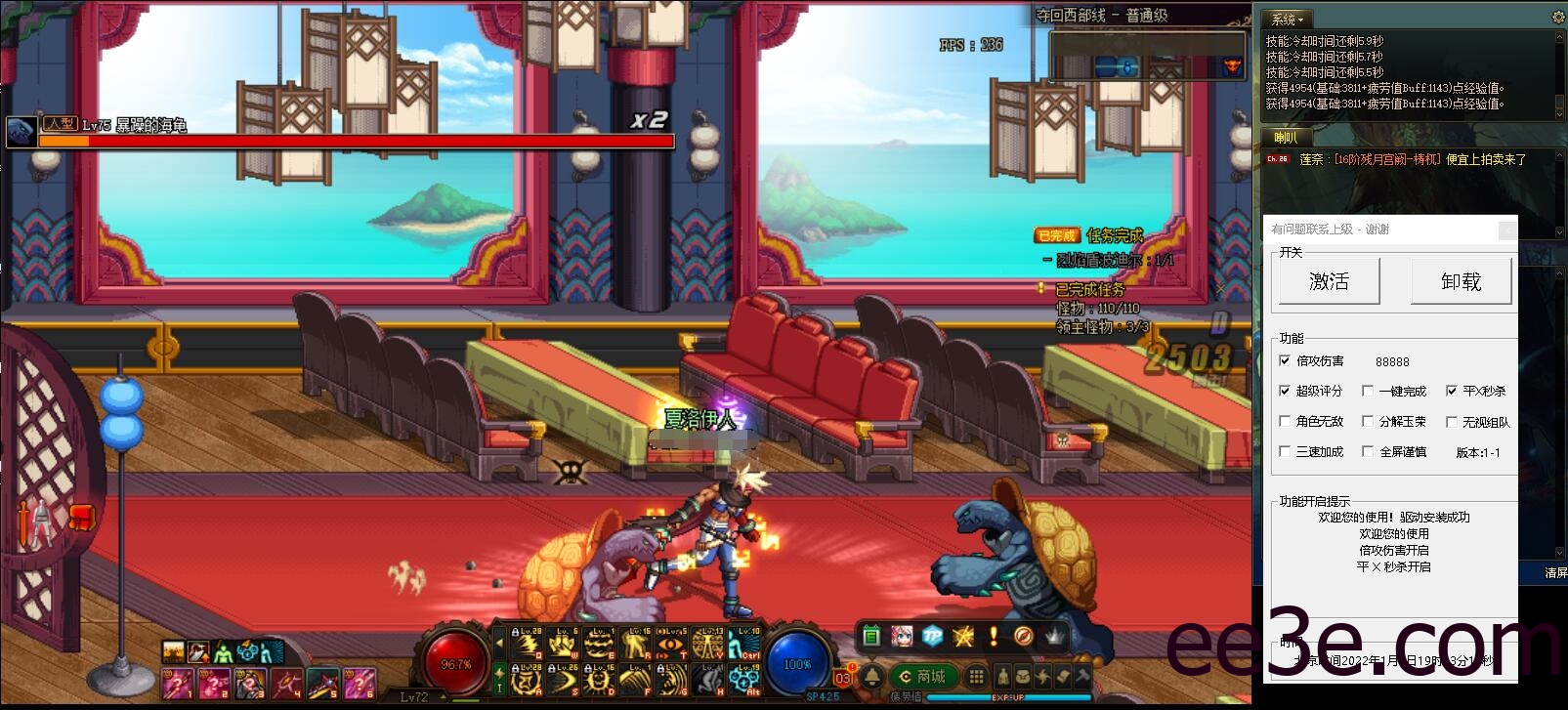Open the grid menu button beside 商城

tap(975, 676)
